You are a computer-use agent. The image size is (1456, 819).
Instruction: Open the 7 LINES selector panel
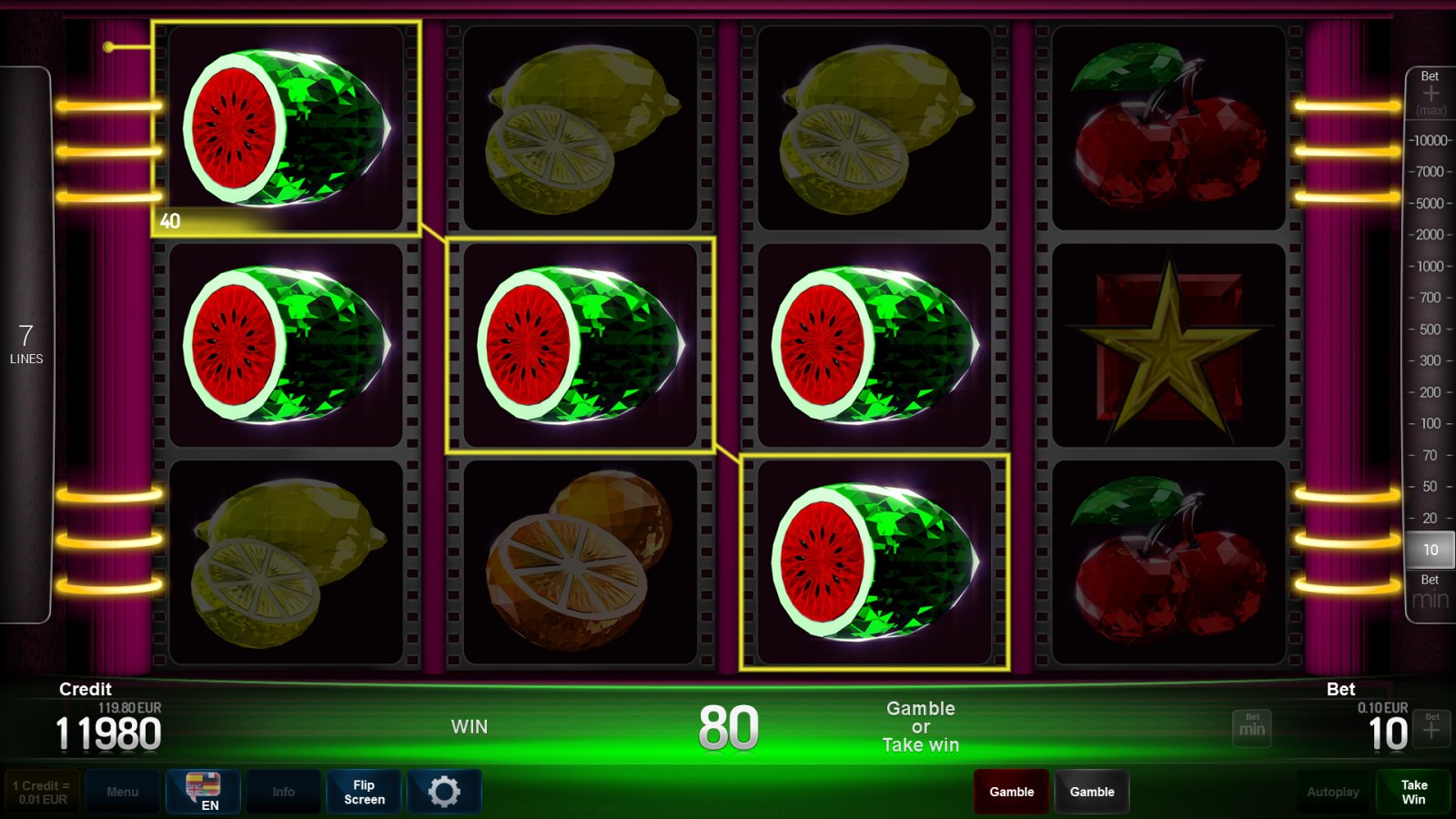click(25, 344)
